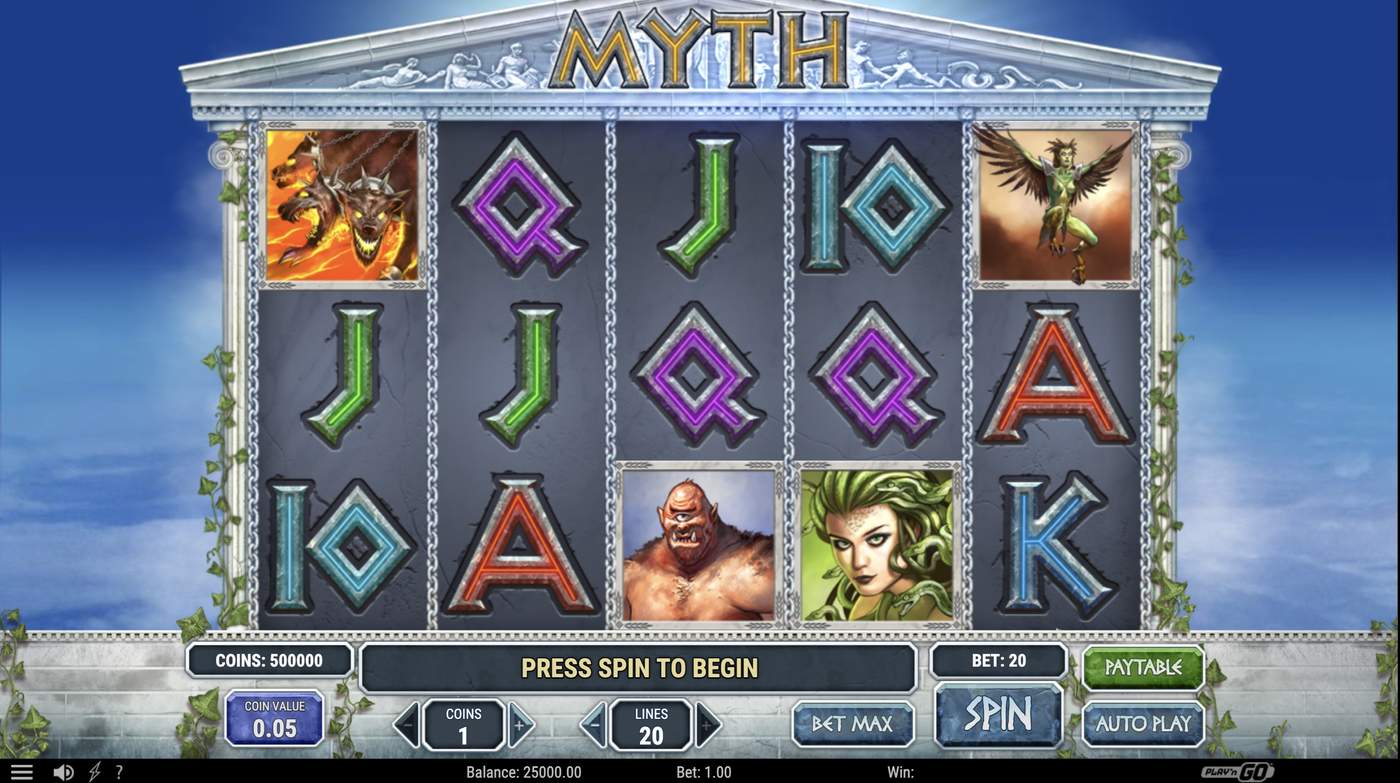Viewport: 1400px width, 783px height.
Task: Open help via the question mark icon
Action: [119, 770]
